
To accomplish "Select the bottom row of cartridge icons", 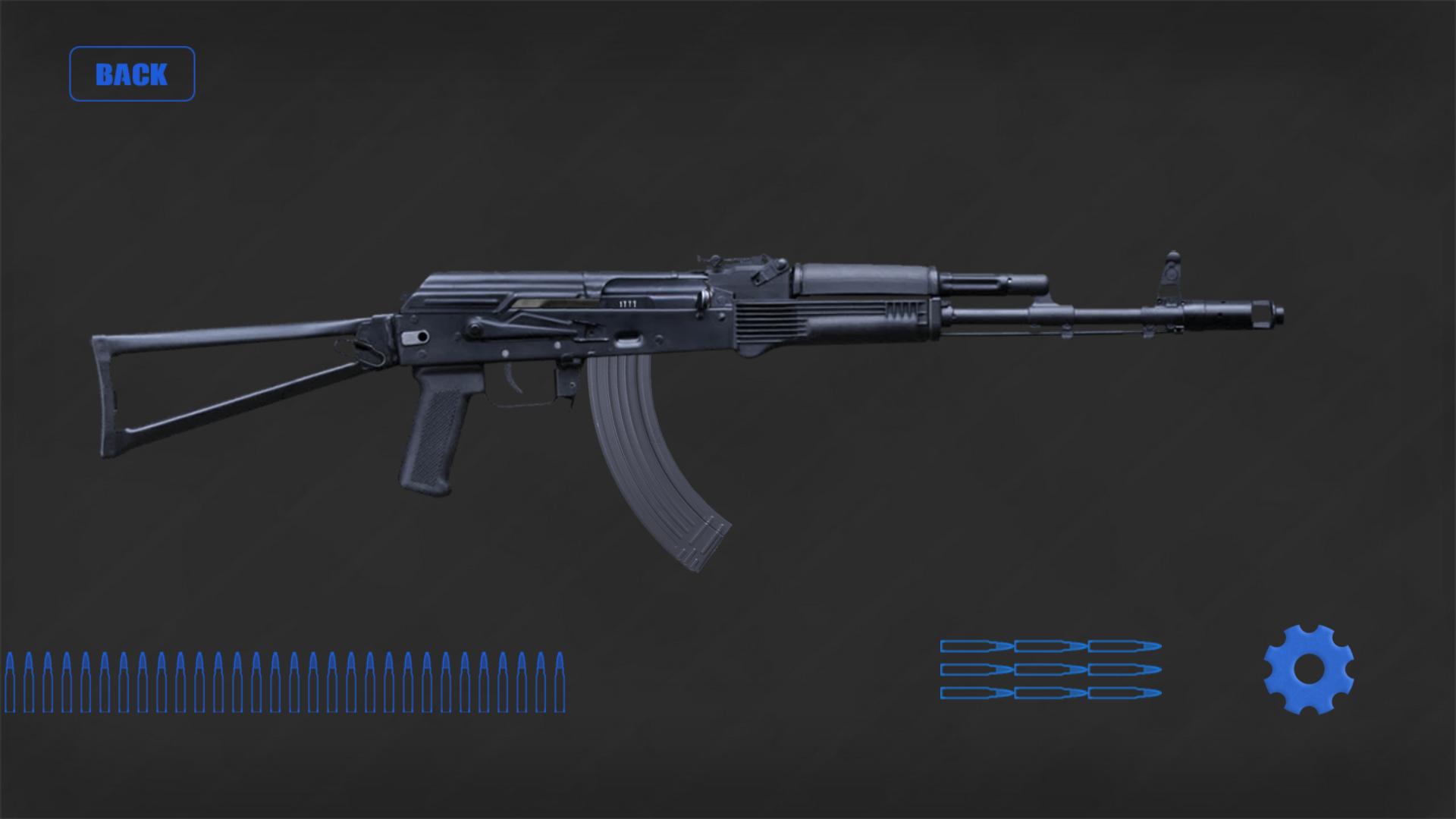I will (x=1050, y=692).
